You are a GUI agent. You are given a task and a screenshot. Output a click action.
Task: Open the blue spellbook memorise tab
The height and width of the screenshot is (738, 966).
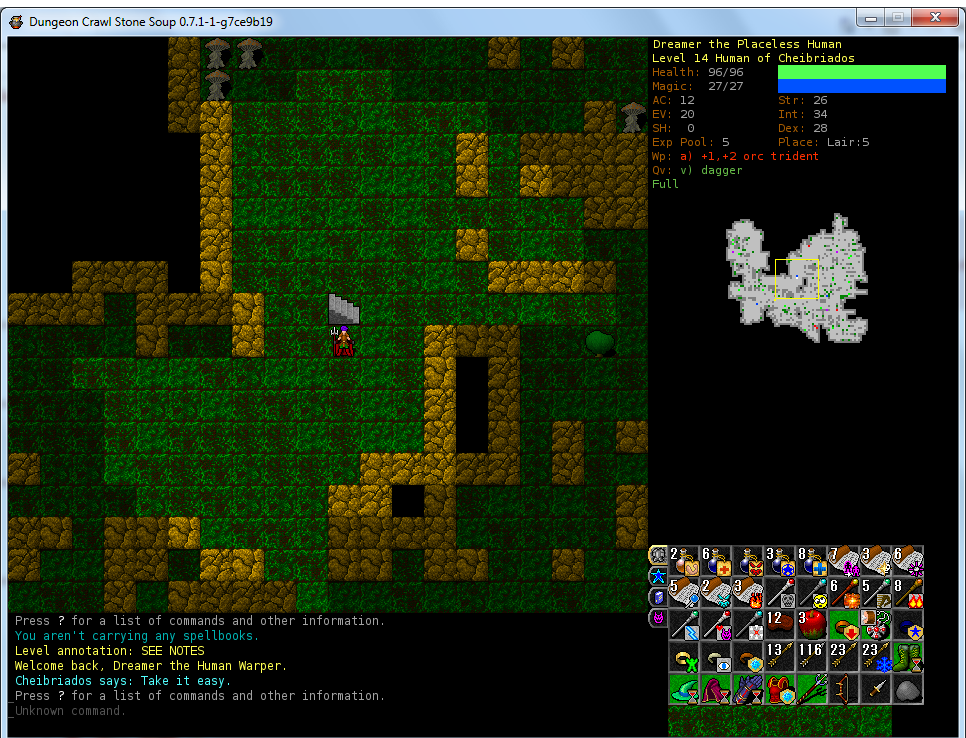(658, 597)
